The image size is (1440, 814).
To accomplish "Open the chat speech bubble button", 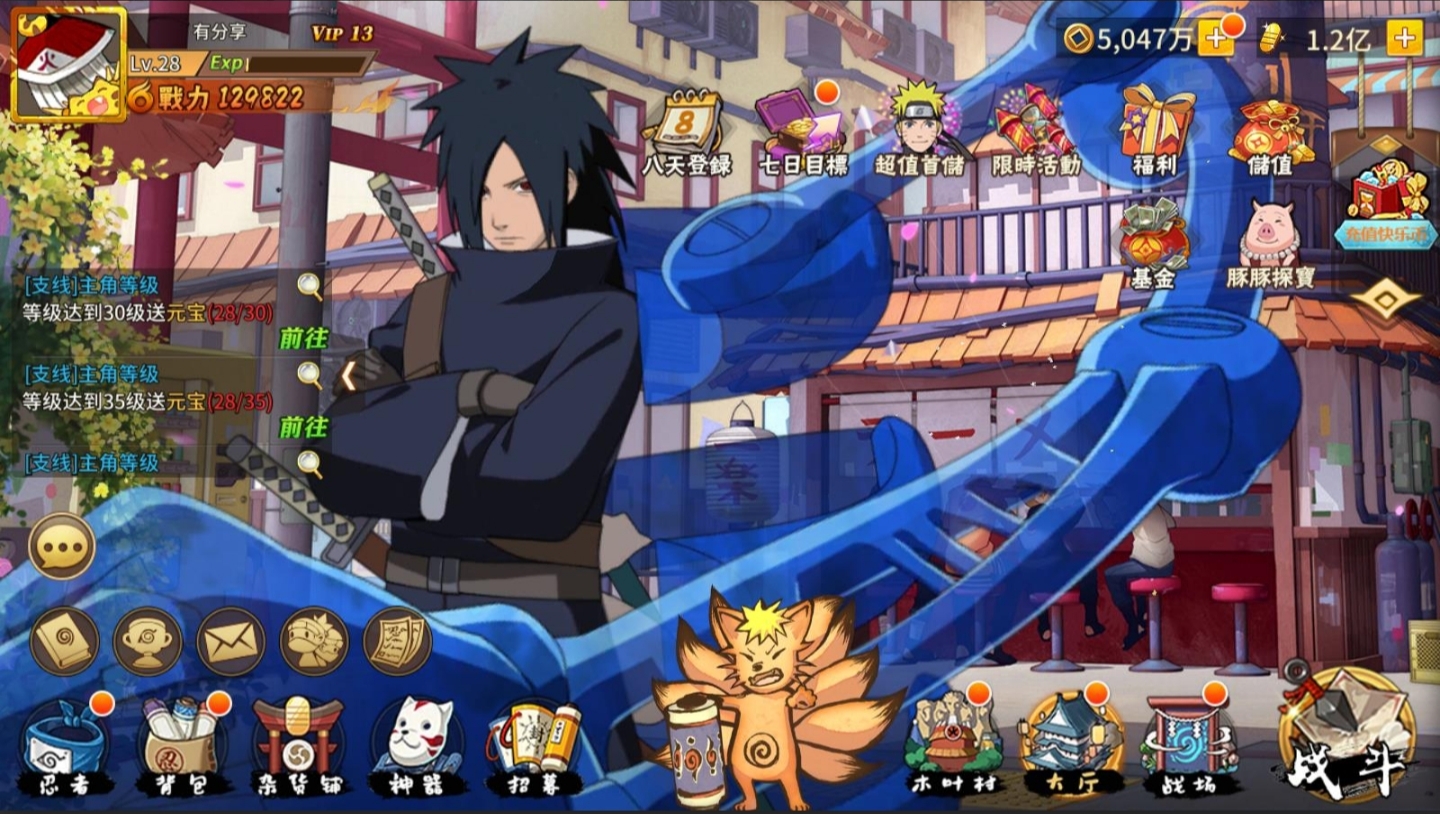I will pyautogui.click(x=62, y=546).
